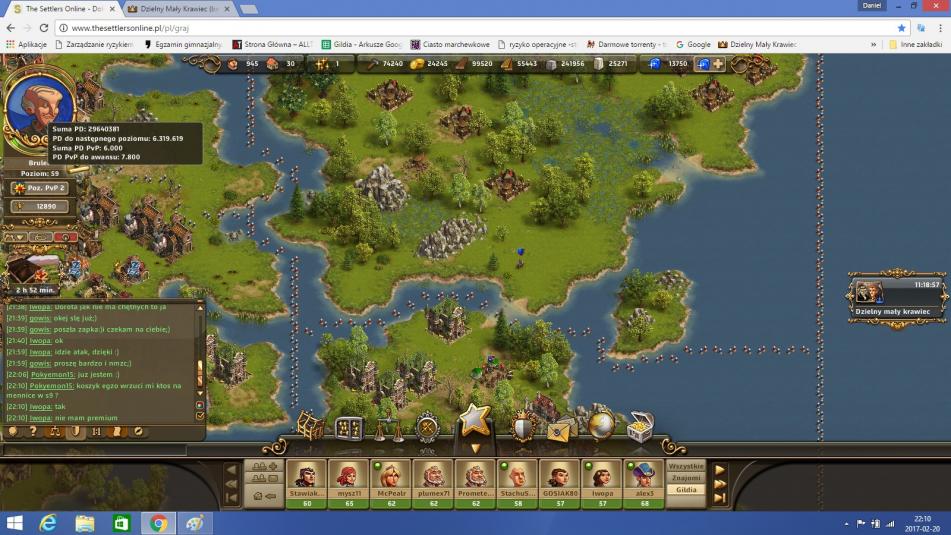This screenshot has width=951, height=535.
Task: Select friend McPeair's portrait
Action: [391, 478]
